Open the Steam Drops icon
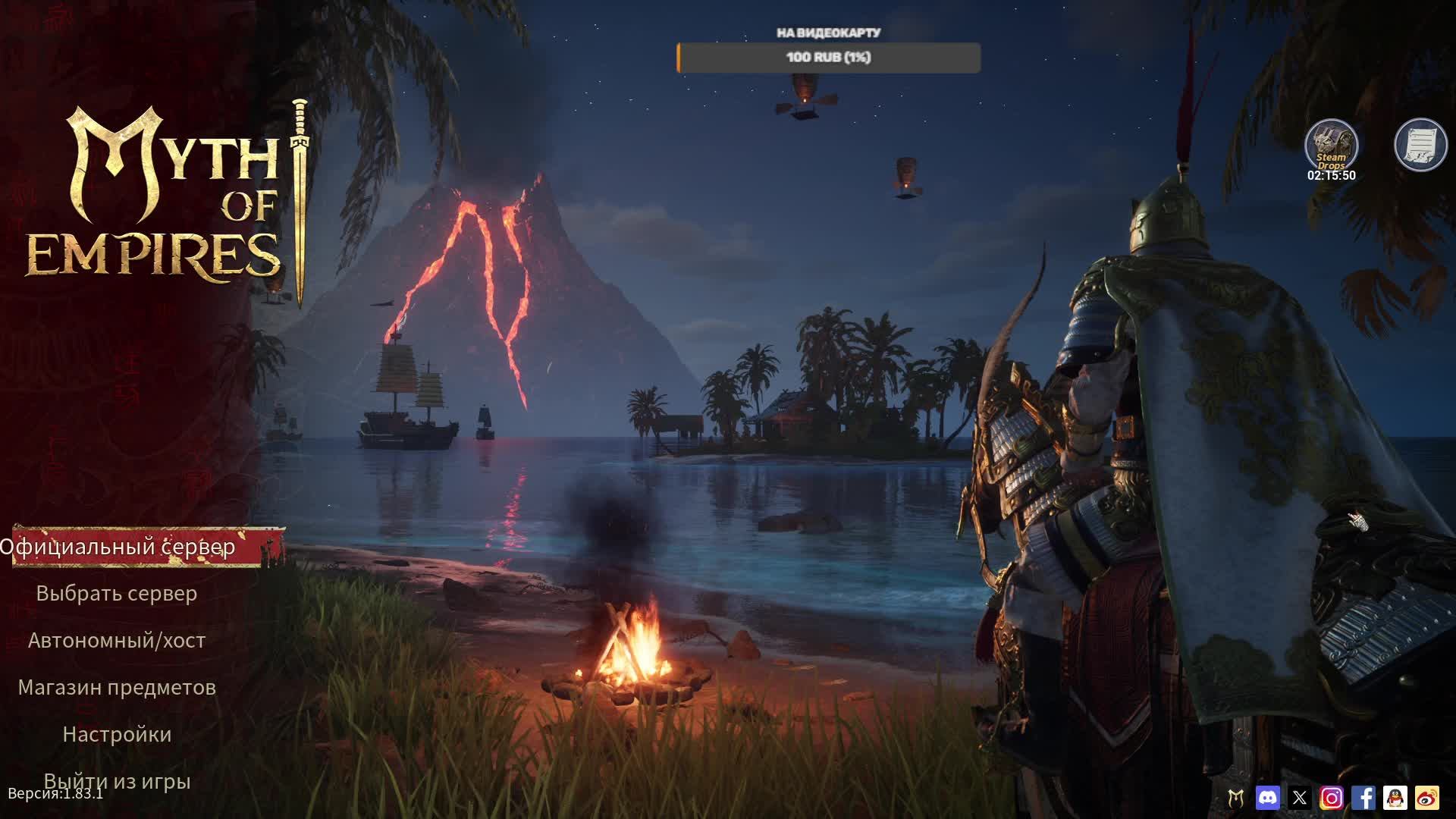Image resolution: width=1456 pixels, height=819 pixels. [x=1331, y=145]
